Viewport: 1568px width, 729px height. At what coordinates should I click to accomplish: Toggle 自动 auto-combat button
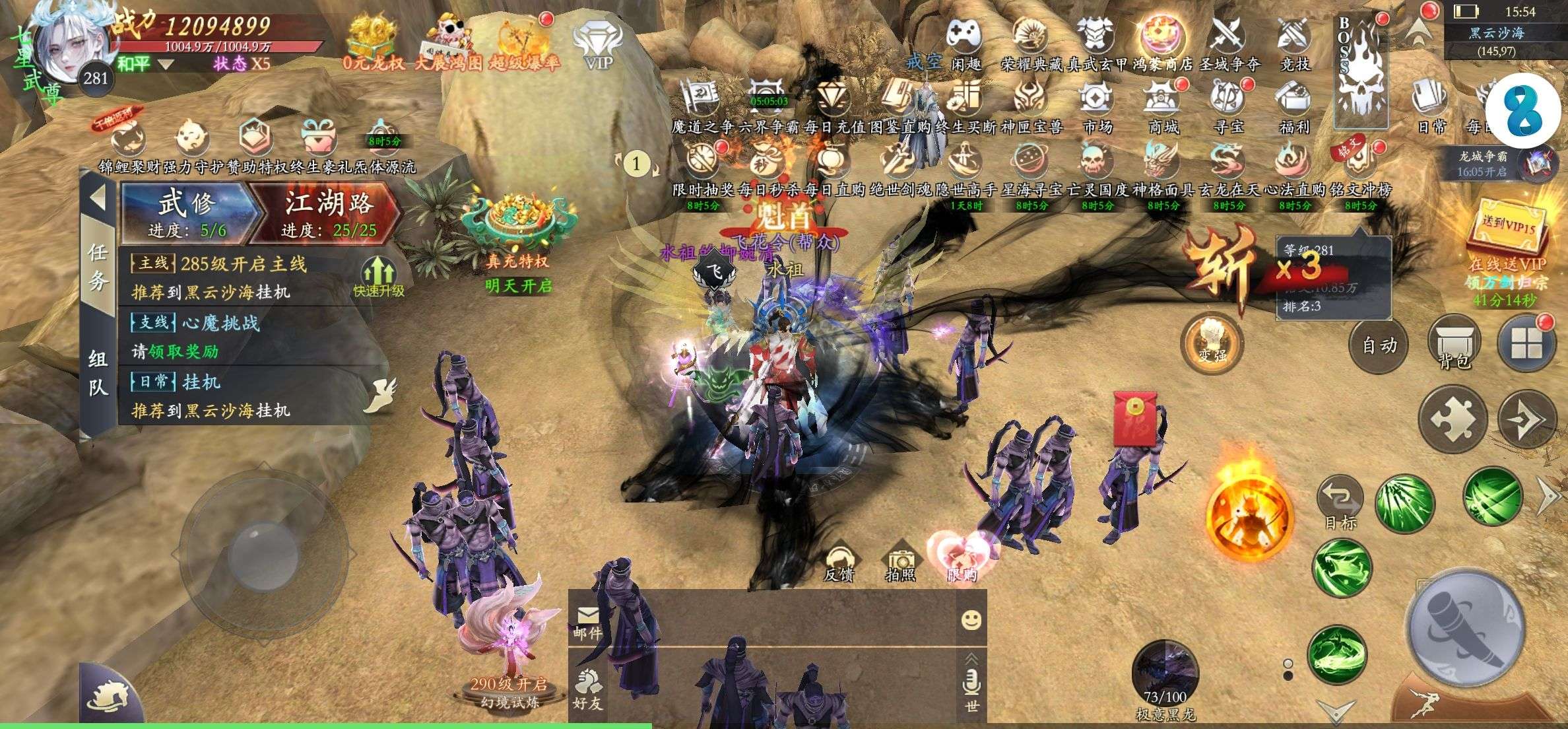coord(1379,345)
